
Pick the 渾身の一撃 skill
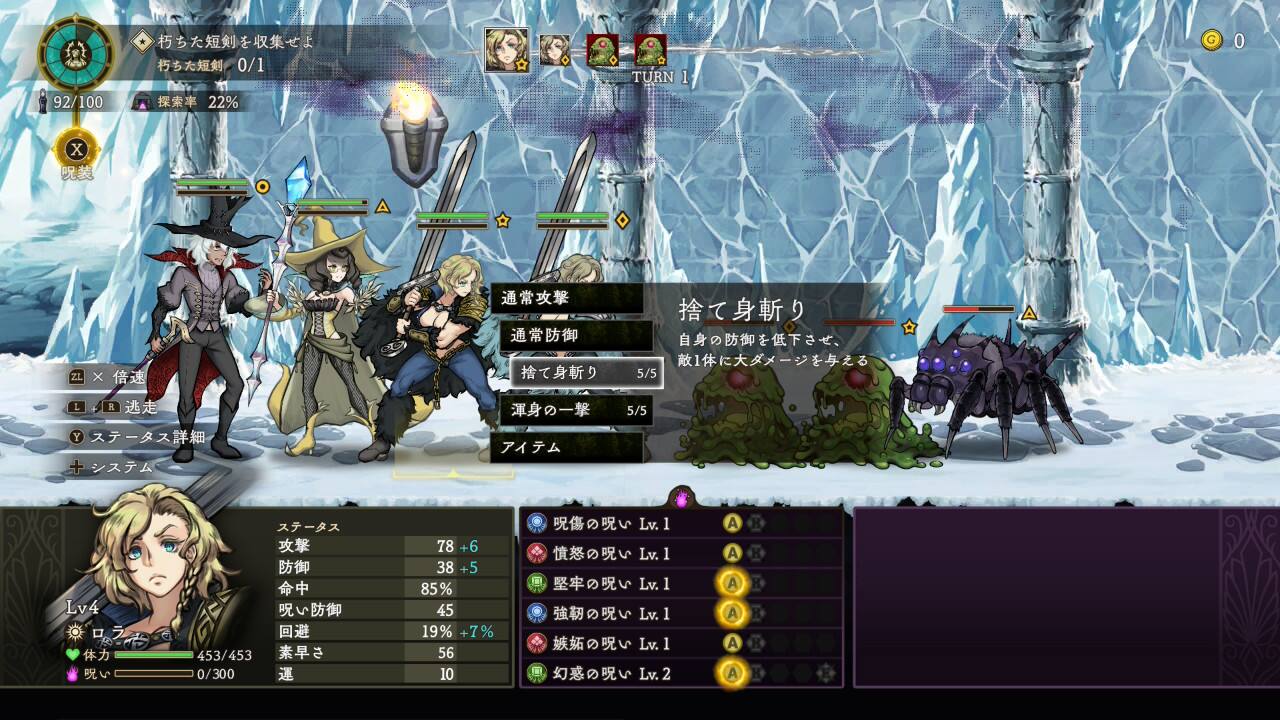click(x=576, y=410)
